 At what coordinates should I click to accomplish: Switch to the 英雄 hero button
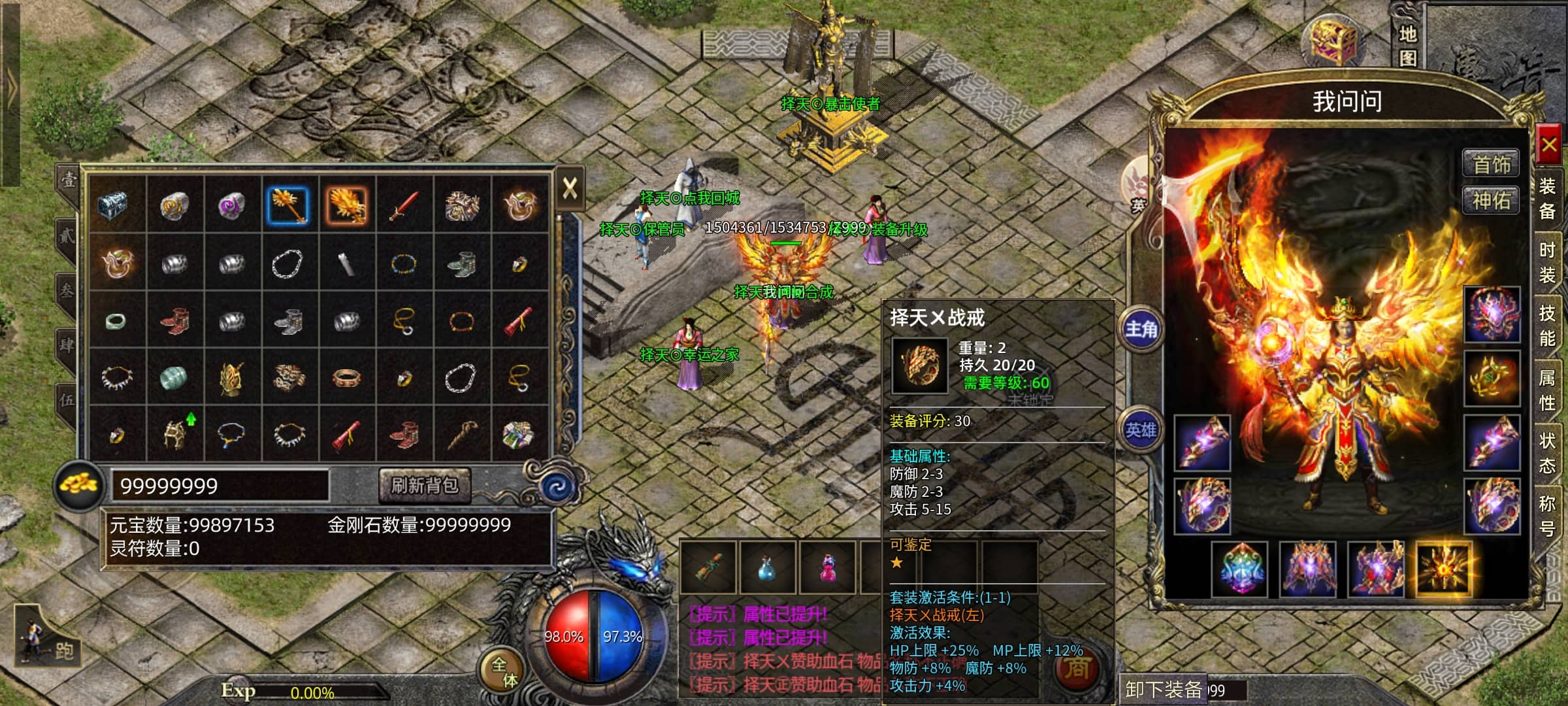(x=1141, y=429)
